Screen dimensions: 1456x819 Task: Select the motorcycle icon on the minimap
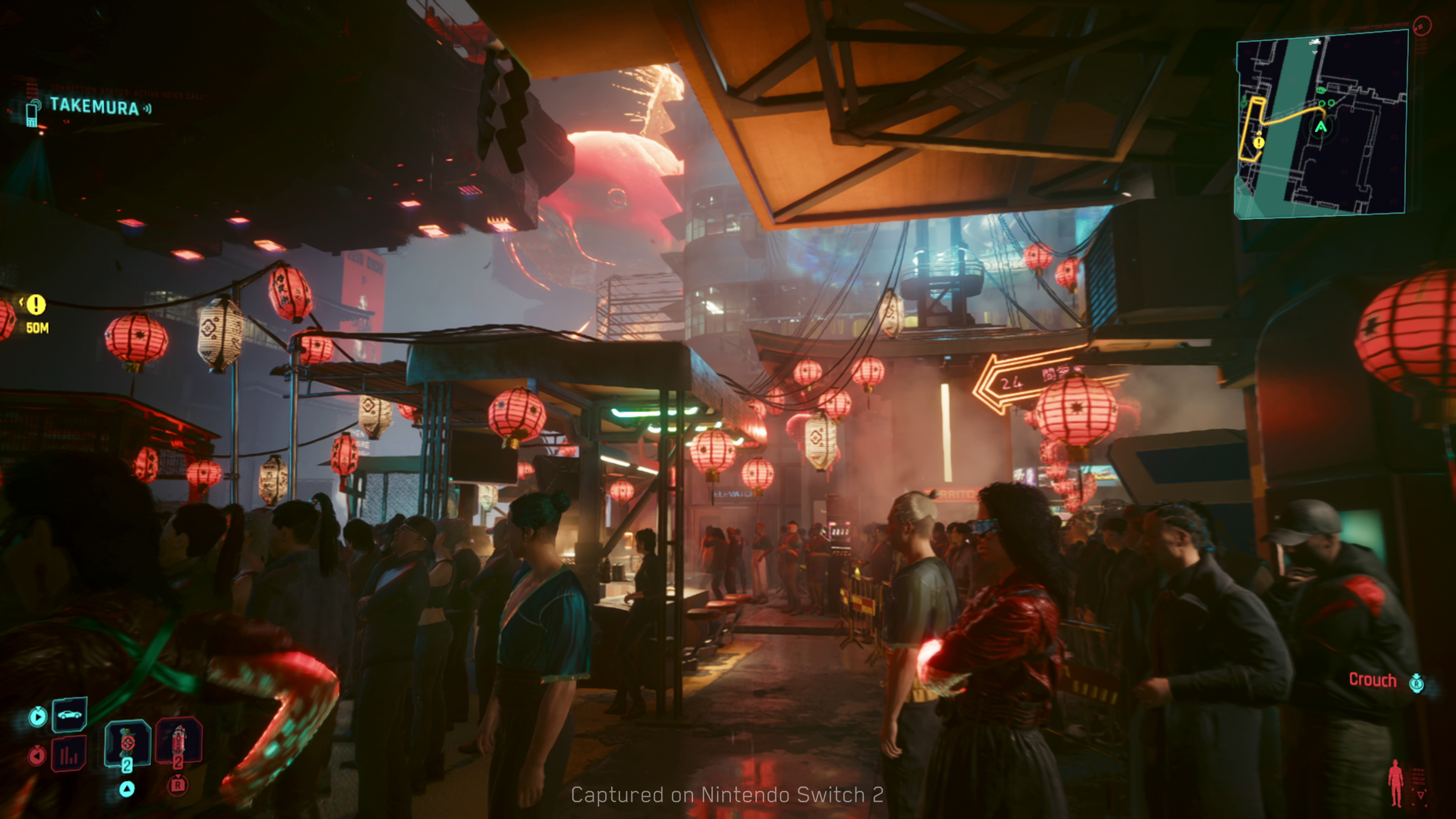[x=1315, y=42]
